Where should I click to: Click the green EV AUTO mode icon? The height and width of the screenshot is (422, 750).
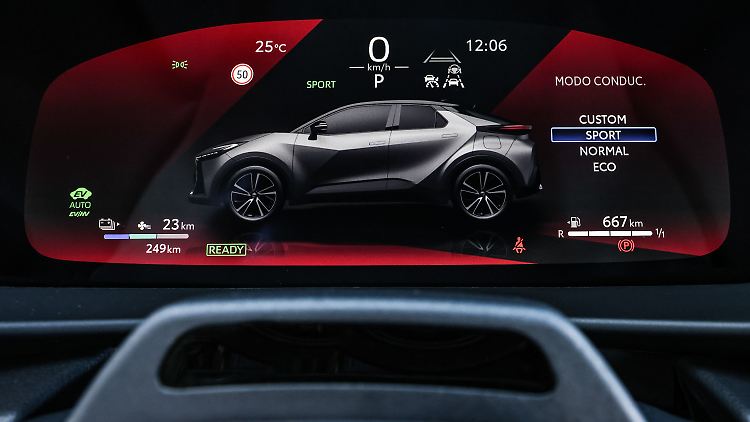[80, 201]
